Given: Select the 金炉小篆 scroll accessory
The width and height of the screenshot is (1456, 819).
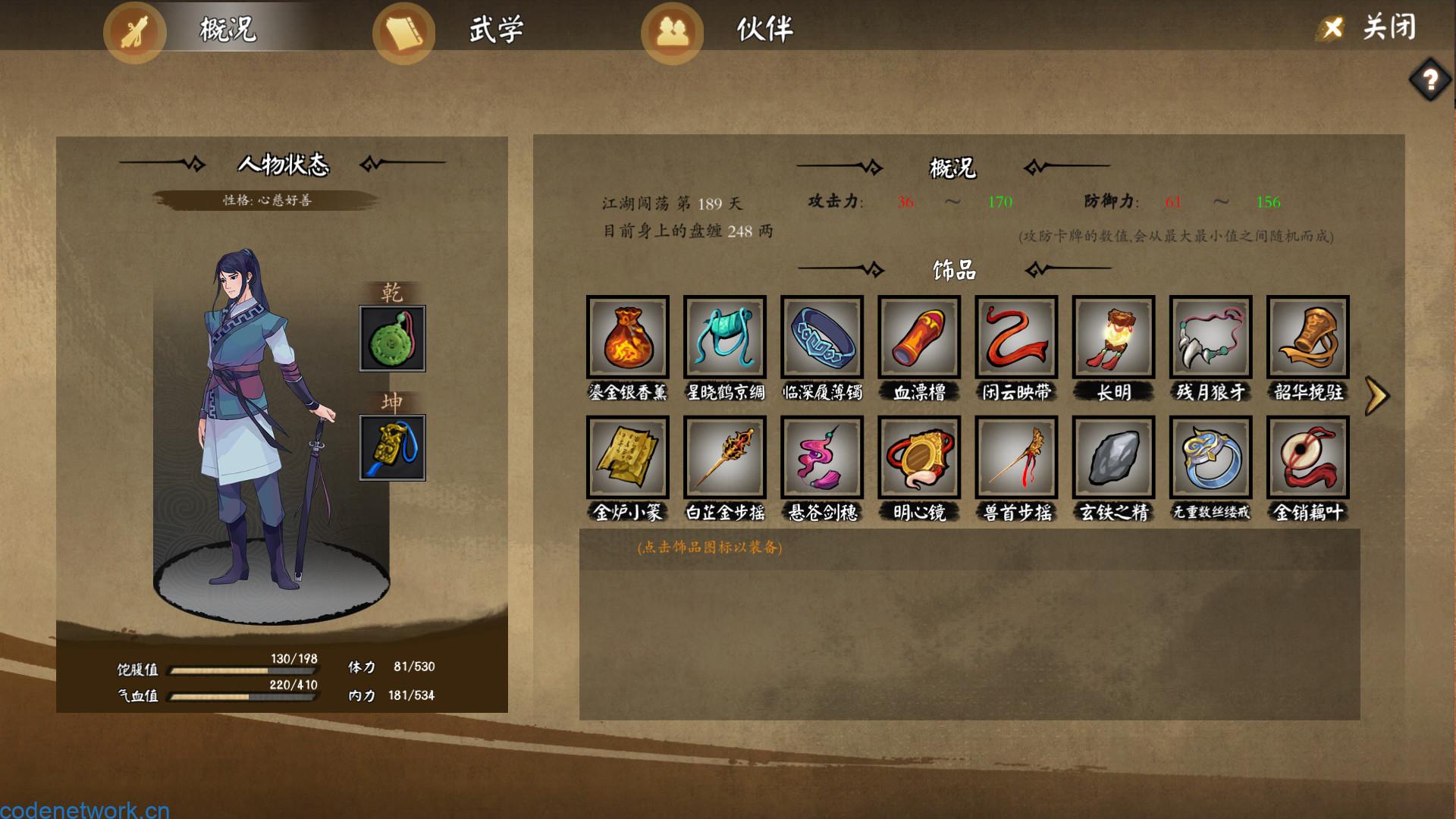Looking at the screenshot, I should click(x=628, y=457).
